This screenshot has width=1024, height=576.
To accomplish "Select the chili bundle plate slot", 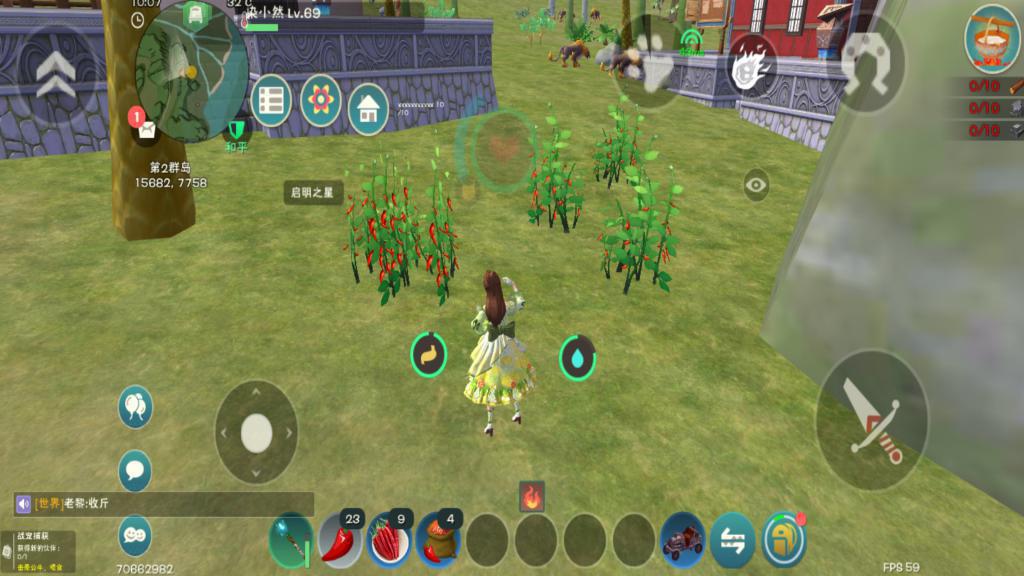I will 390,541.
